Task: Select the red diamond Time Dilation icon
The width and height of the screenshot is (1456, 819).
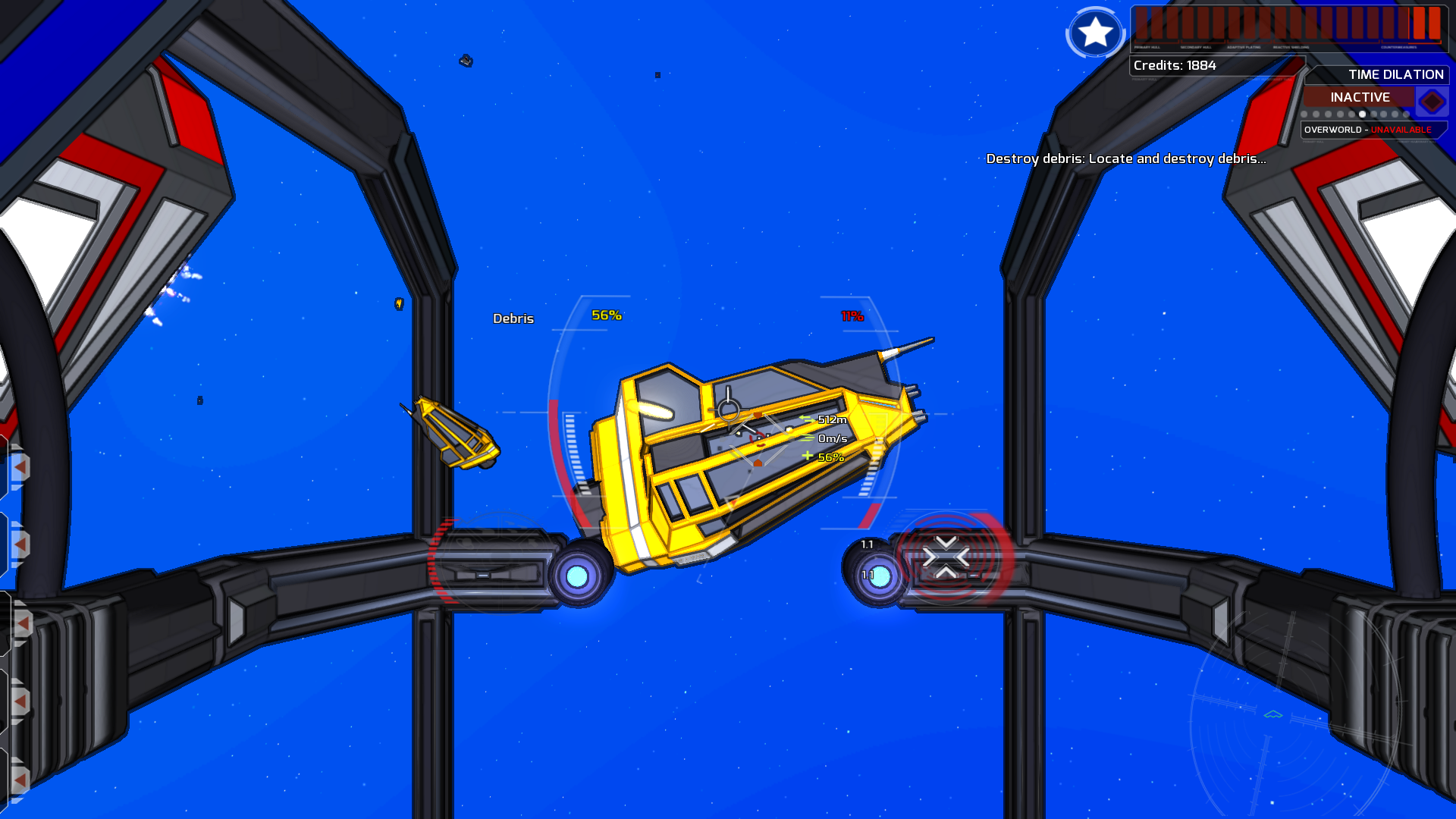Action: coord(1432,99)
